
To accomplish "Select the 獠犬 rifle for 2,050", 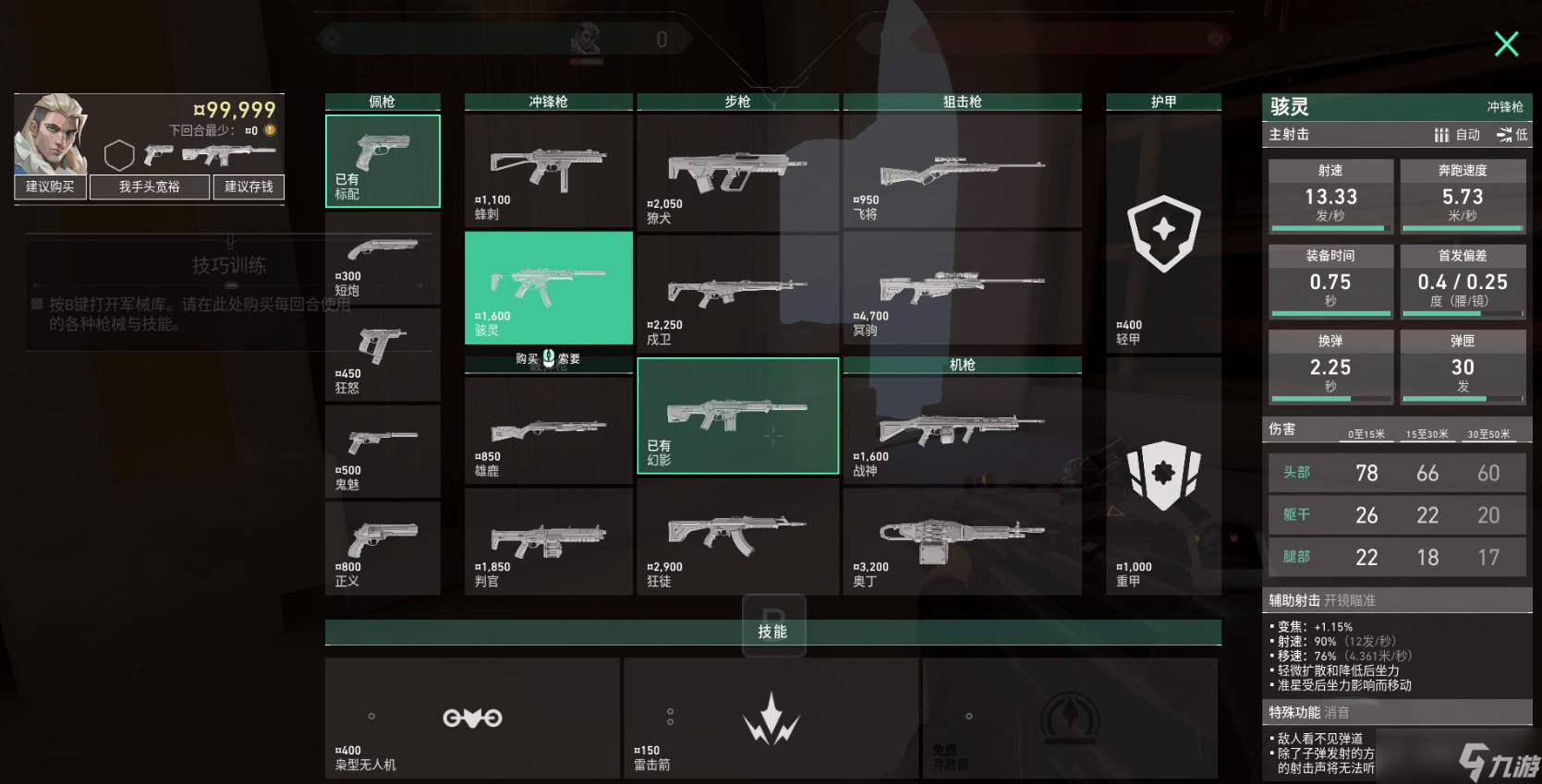I will (737, 171).
